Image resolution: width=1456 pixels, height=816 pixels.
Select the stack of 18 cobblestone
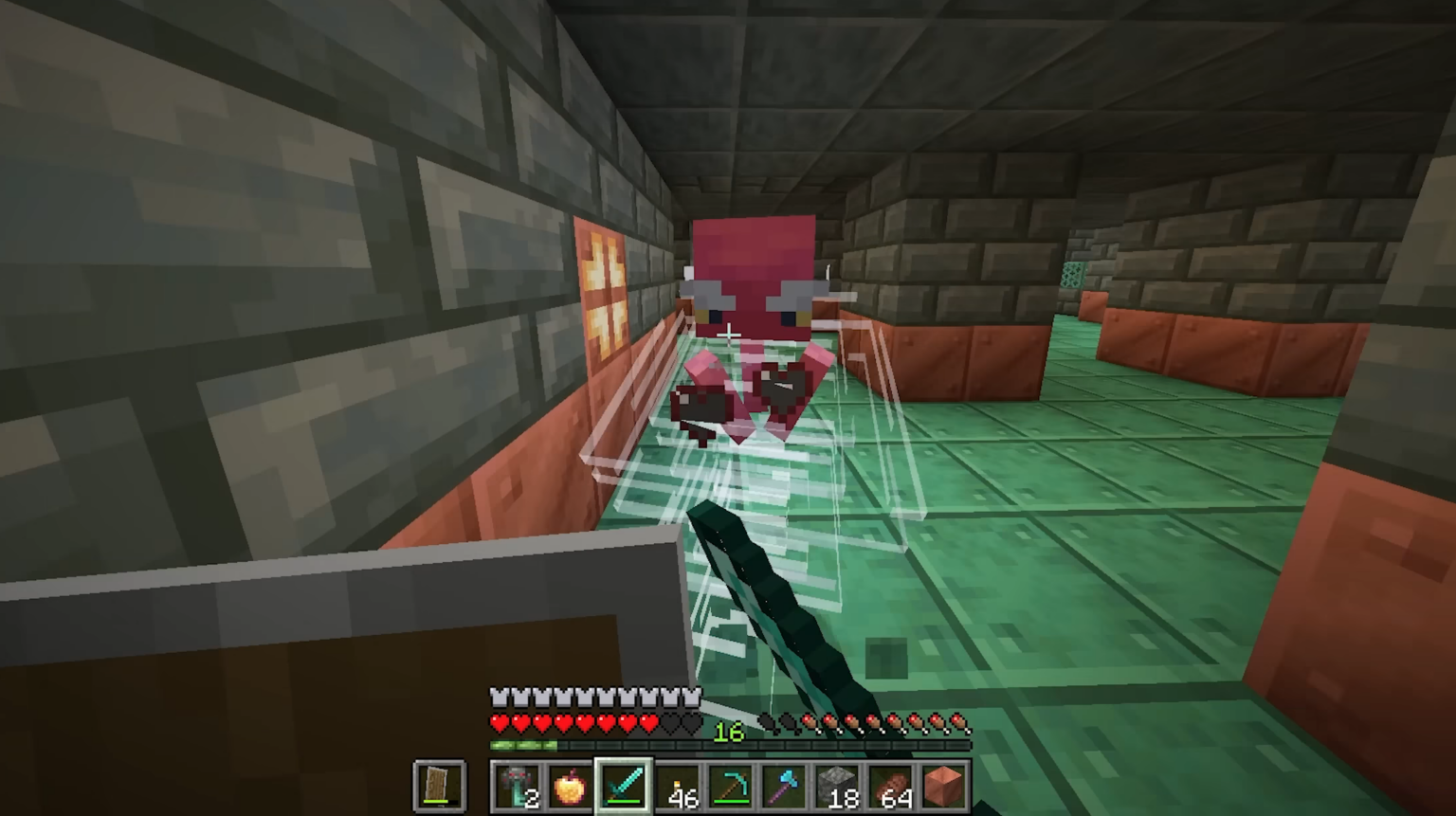[x=837, y=787]
